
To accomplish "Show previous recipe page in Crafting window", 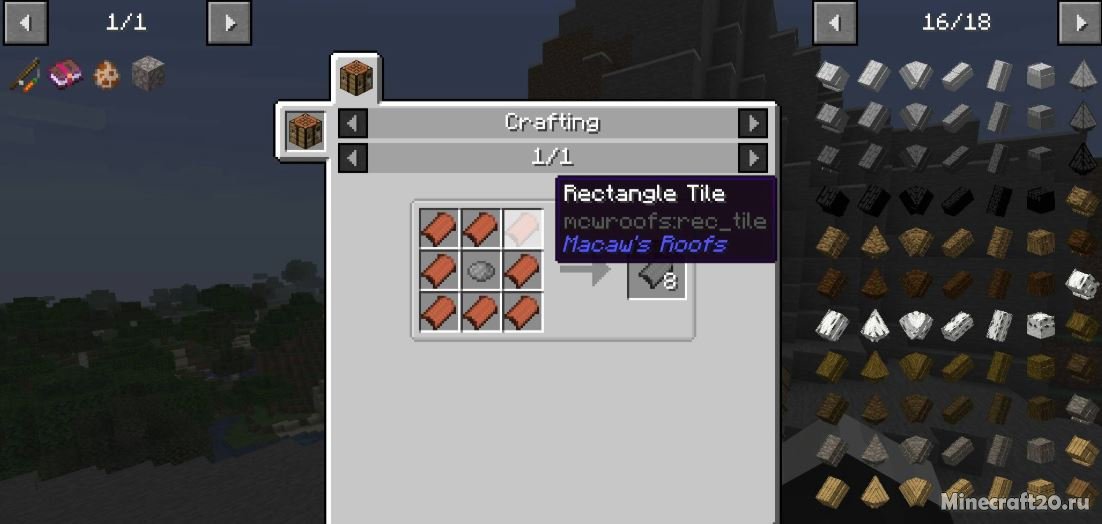I will [x=353, y=158].
